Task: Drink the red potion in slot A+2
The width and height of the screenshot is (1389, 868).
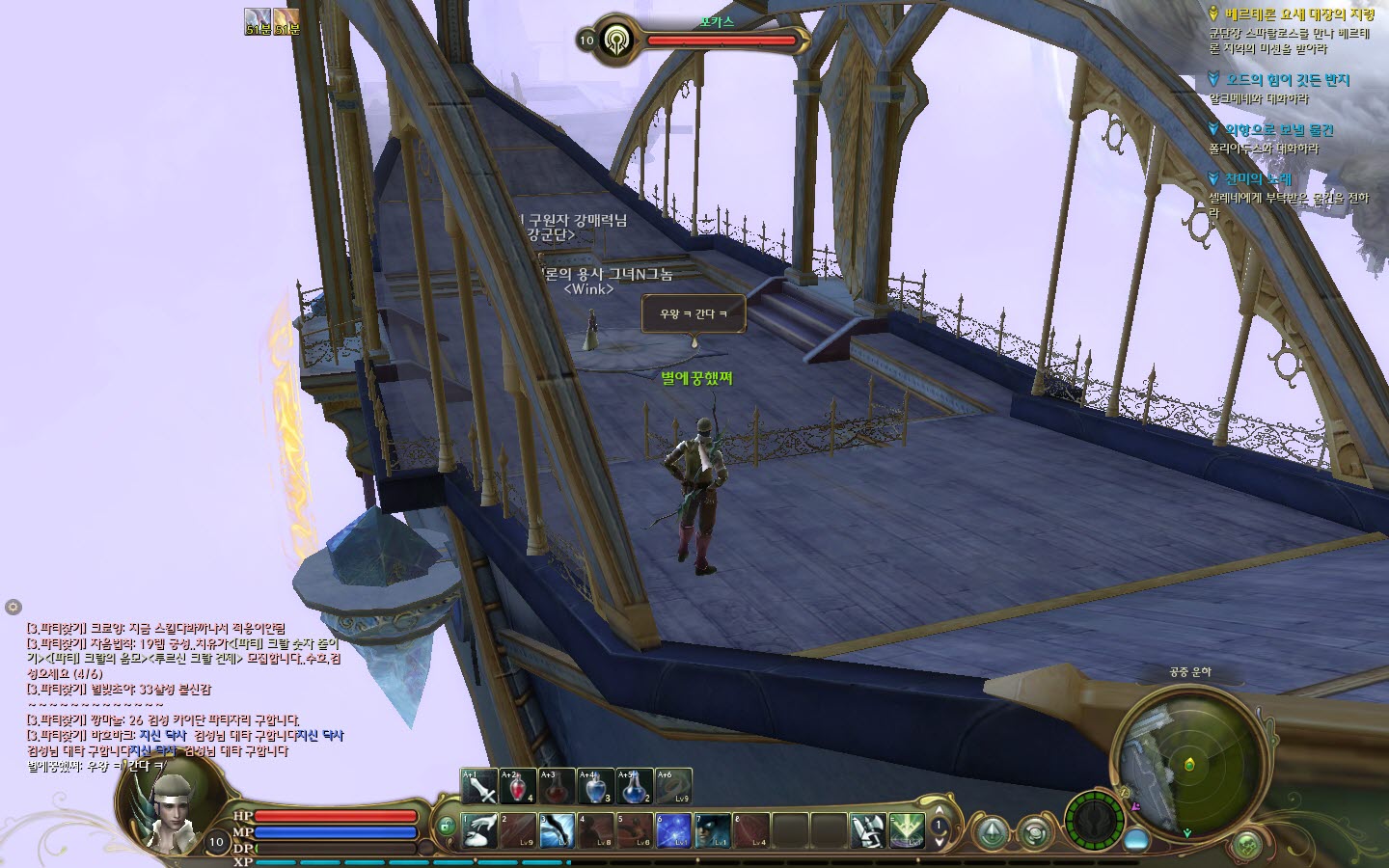Action: 518,787
